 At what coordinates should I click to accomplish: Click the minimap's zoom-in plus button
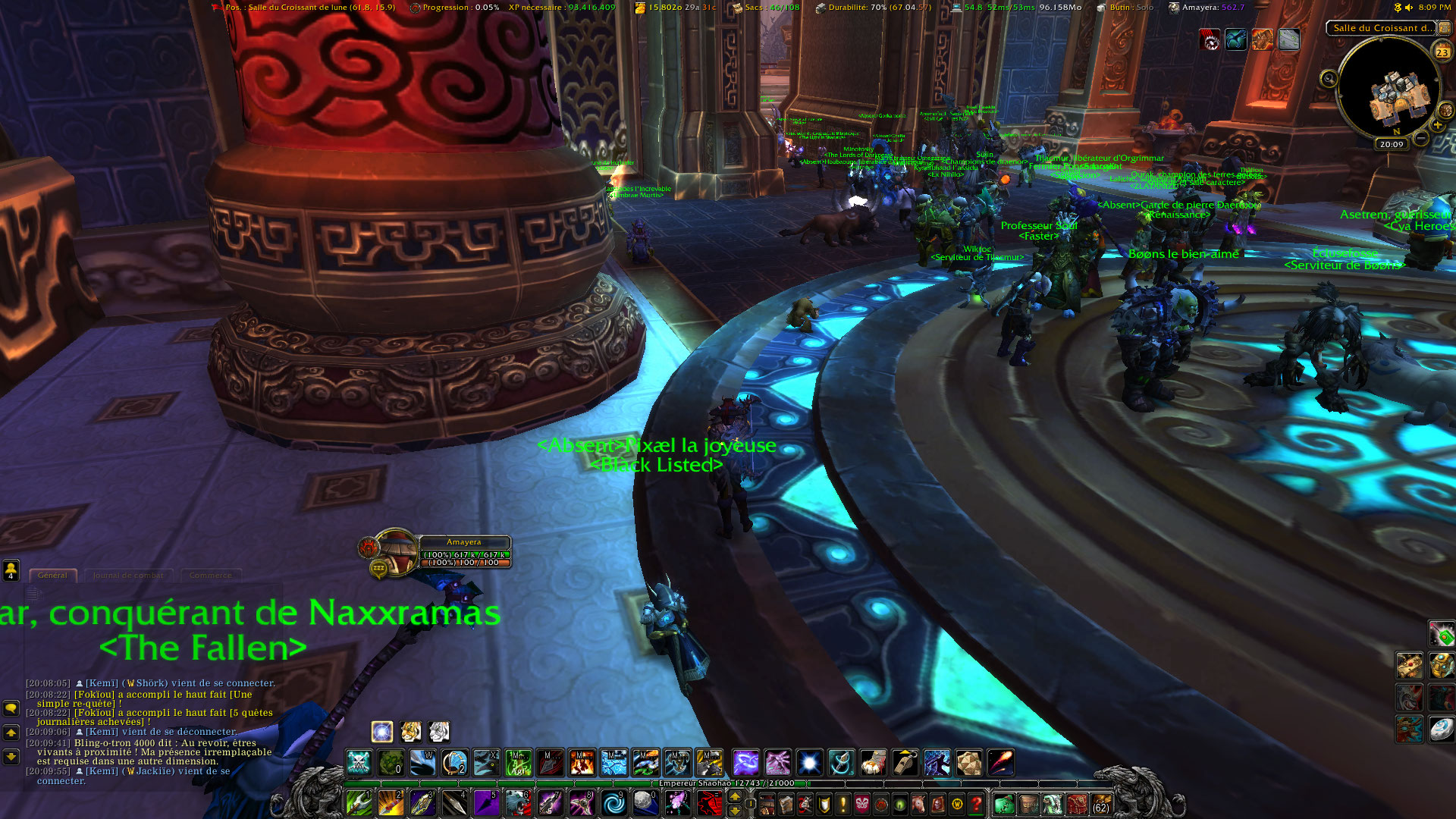(x=1437, y=125)
